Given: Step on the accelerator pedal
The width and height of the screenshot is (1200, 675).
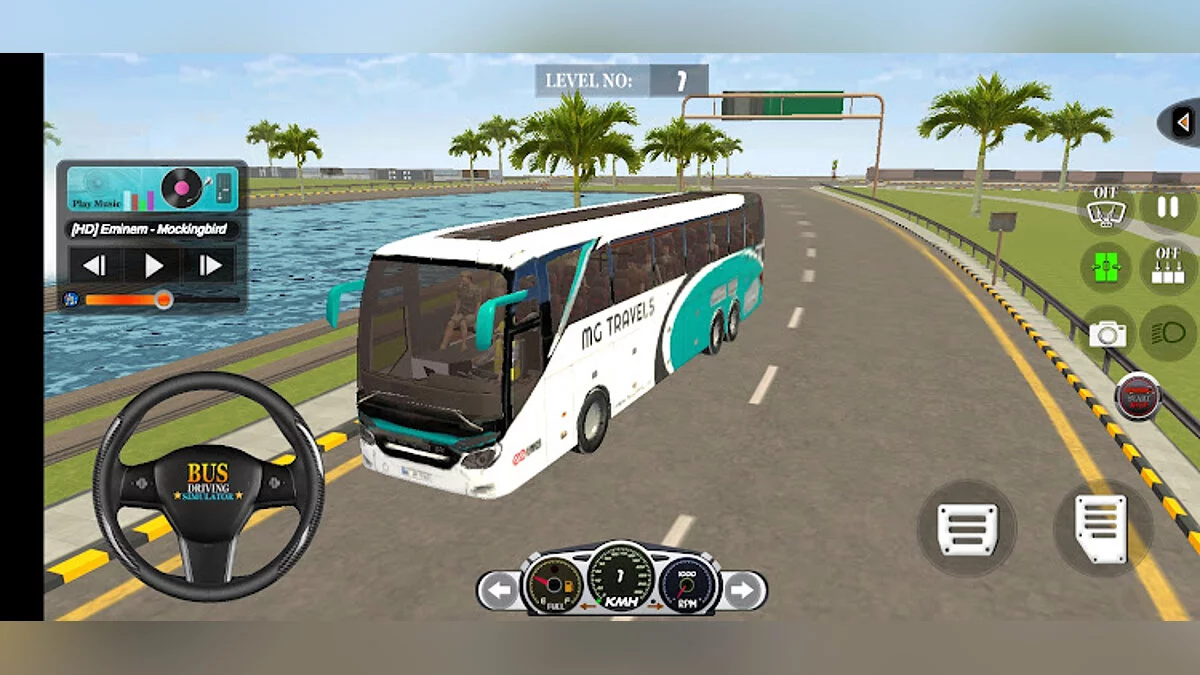Looking at the screenshot, I should 1101,527.
